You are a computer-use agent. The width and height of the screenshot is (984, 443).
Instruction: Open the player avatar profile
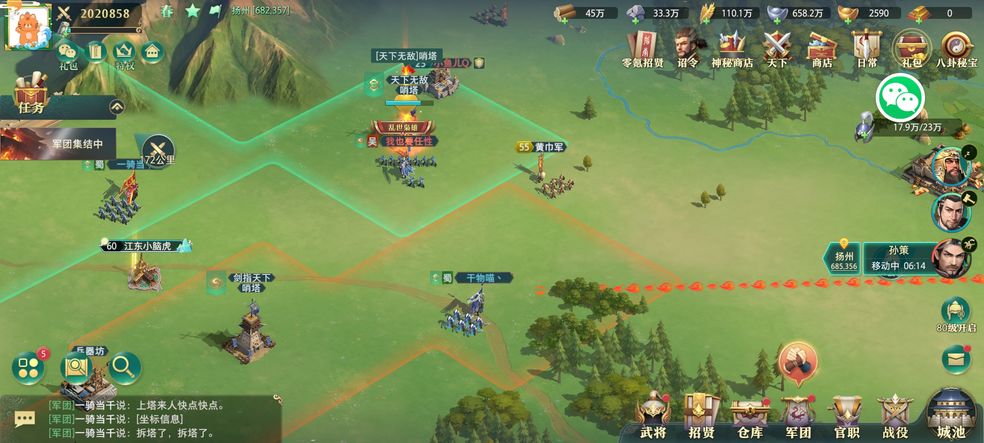tap(28, 27)
